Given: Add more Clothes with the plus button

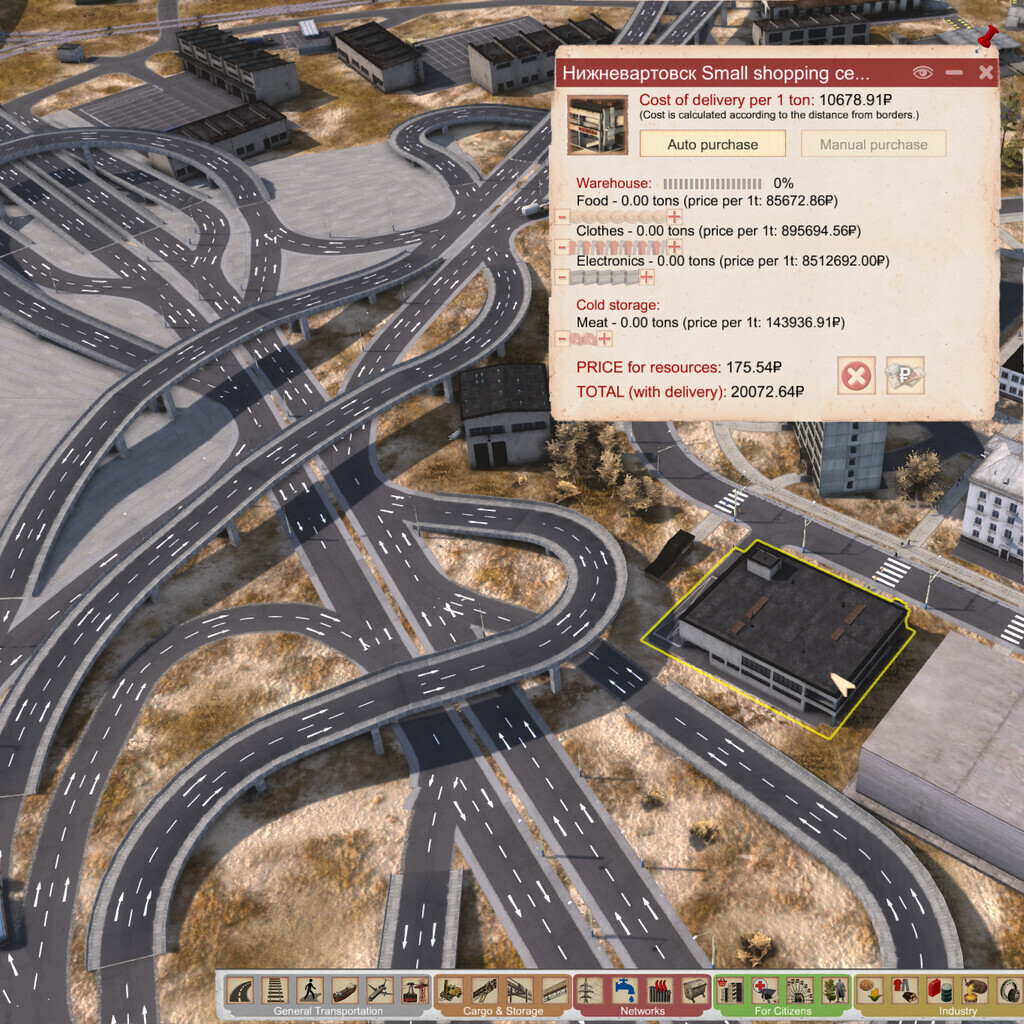Looking at the screenshot, I should pos(675,247).
